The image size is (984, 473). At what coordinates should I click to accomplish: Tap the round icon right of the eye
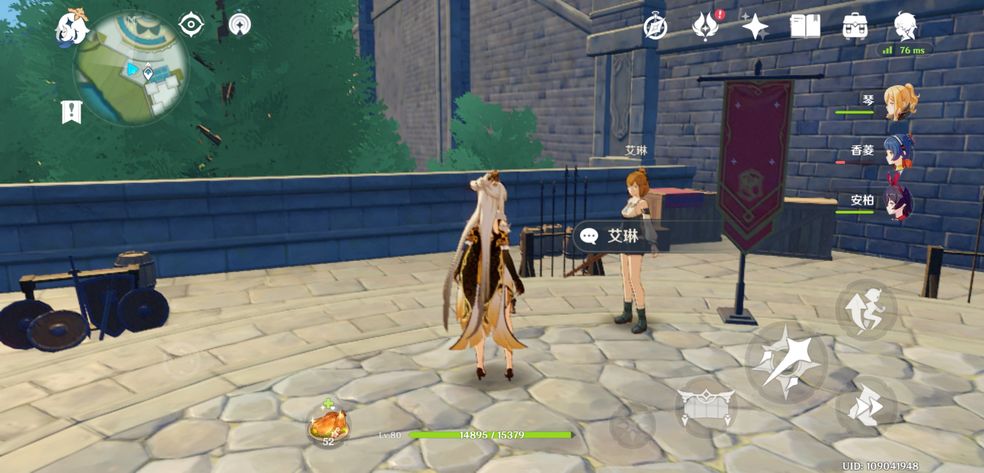click(240, 25)
